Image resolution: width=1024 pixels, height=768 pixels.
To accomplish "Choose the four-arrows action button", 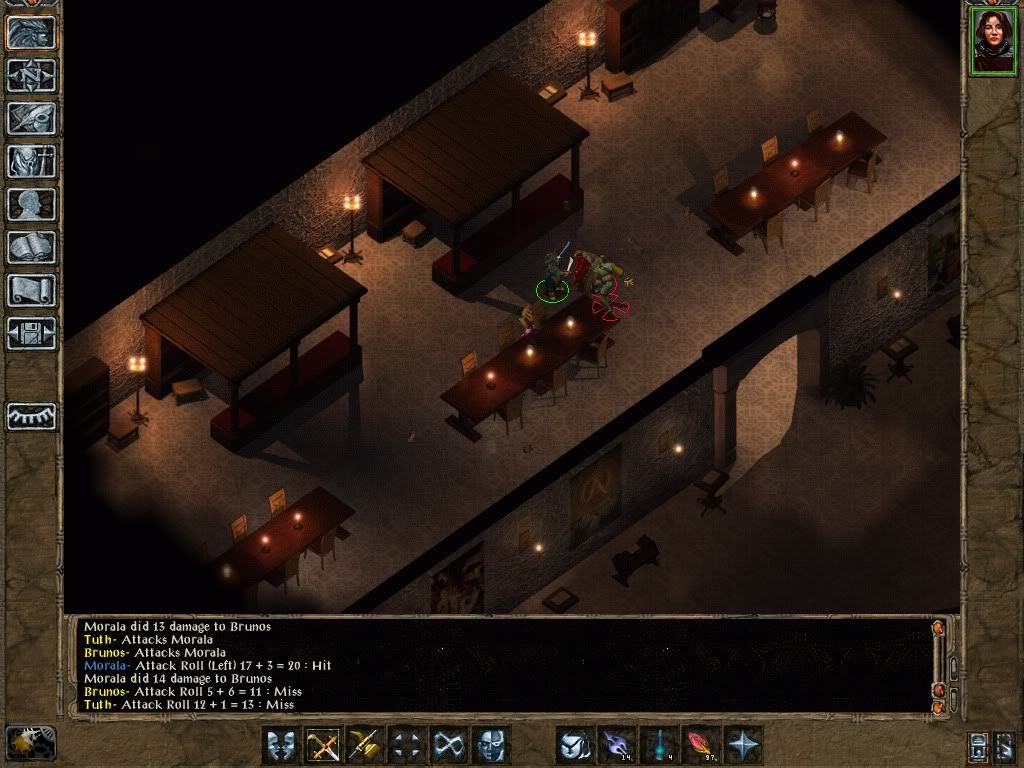I will [x=407, y=745].
